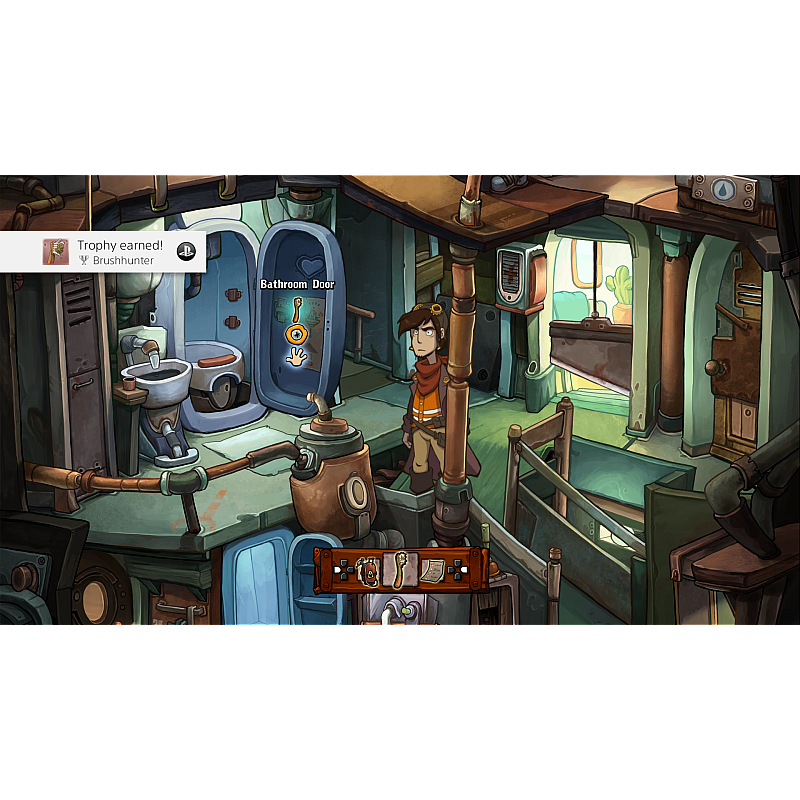This screenshot has width=800, height=800.
Task: Select the toothbrush in the inventory bar
Action: click(x=400, y=569)
